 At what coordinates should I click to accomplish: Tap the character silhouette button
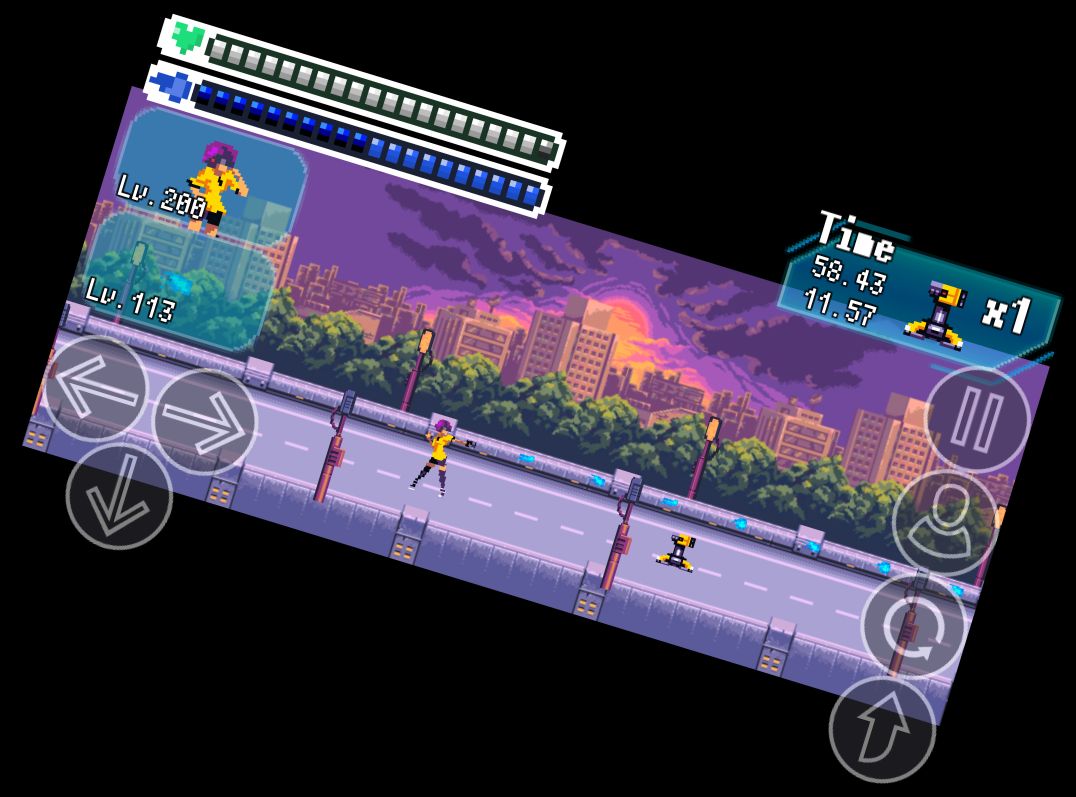point(944,522)
